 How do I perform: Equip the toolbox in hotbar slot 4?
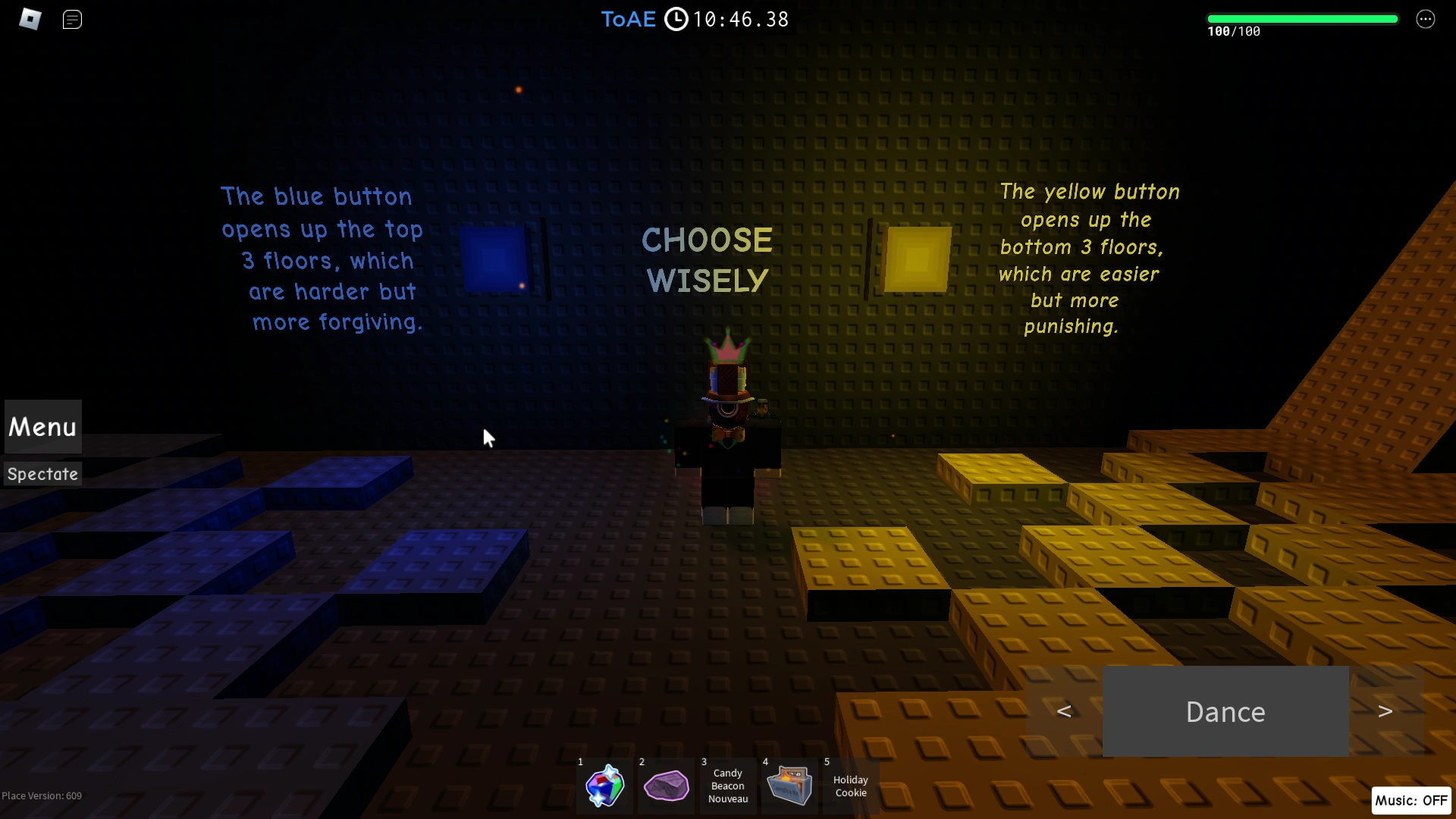pos(789,786)
